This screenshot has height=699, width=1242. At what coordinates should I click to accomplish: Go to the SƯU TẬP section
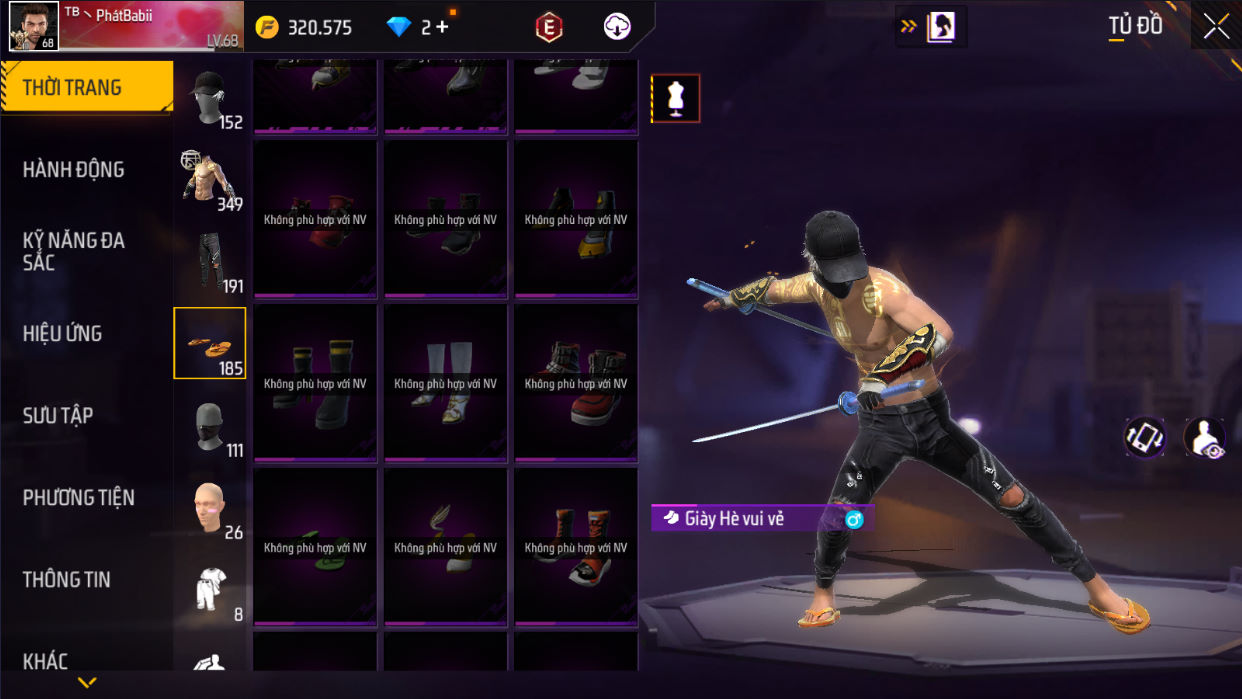pyautogui.click(x=58, y=416)
